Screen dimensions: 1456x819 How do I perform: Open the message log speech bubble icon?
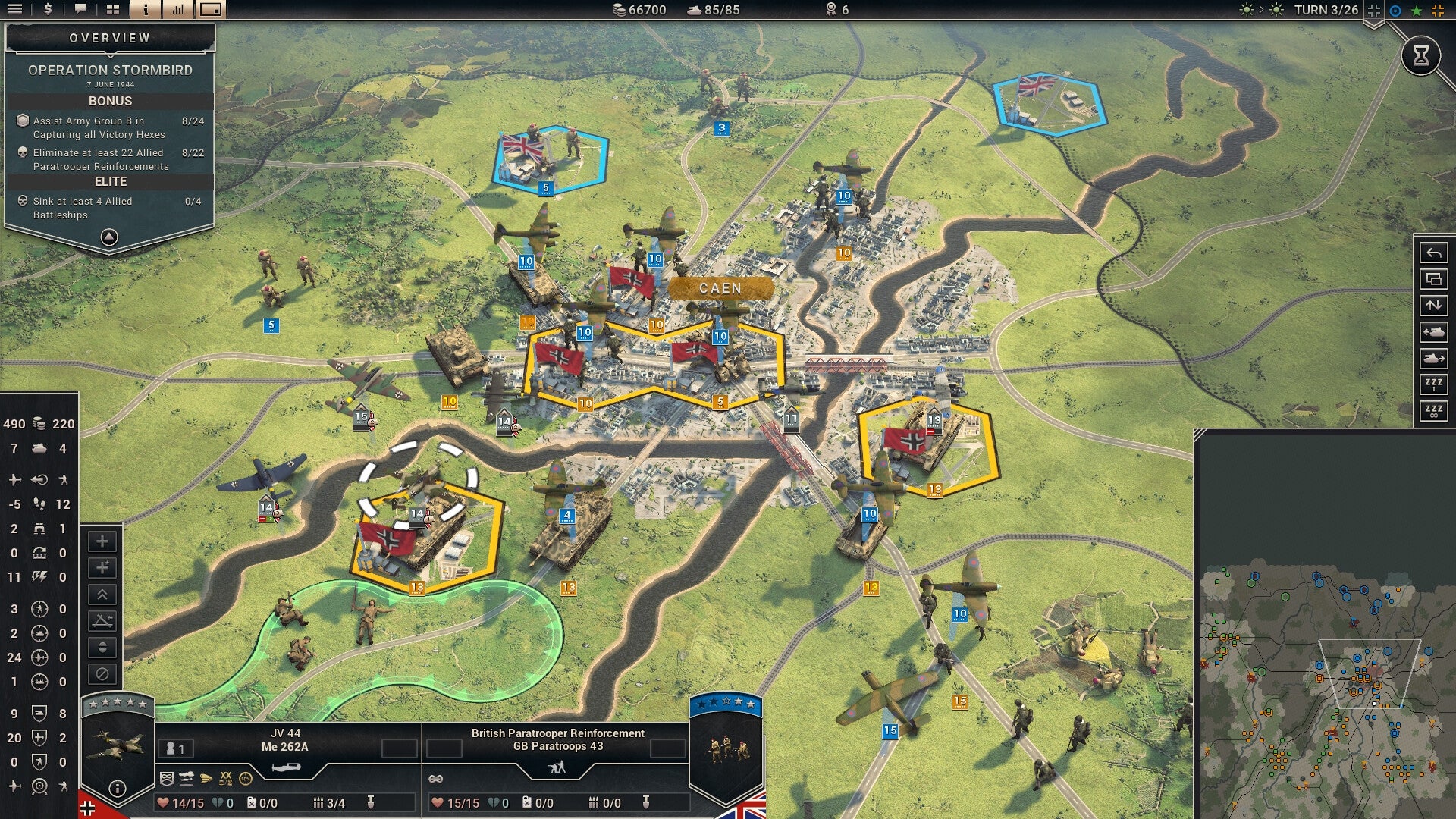pyautogui.click(x=80, y=10)
